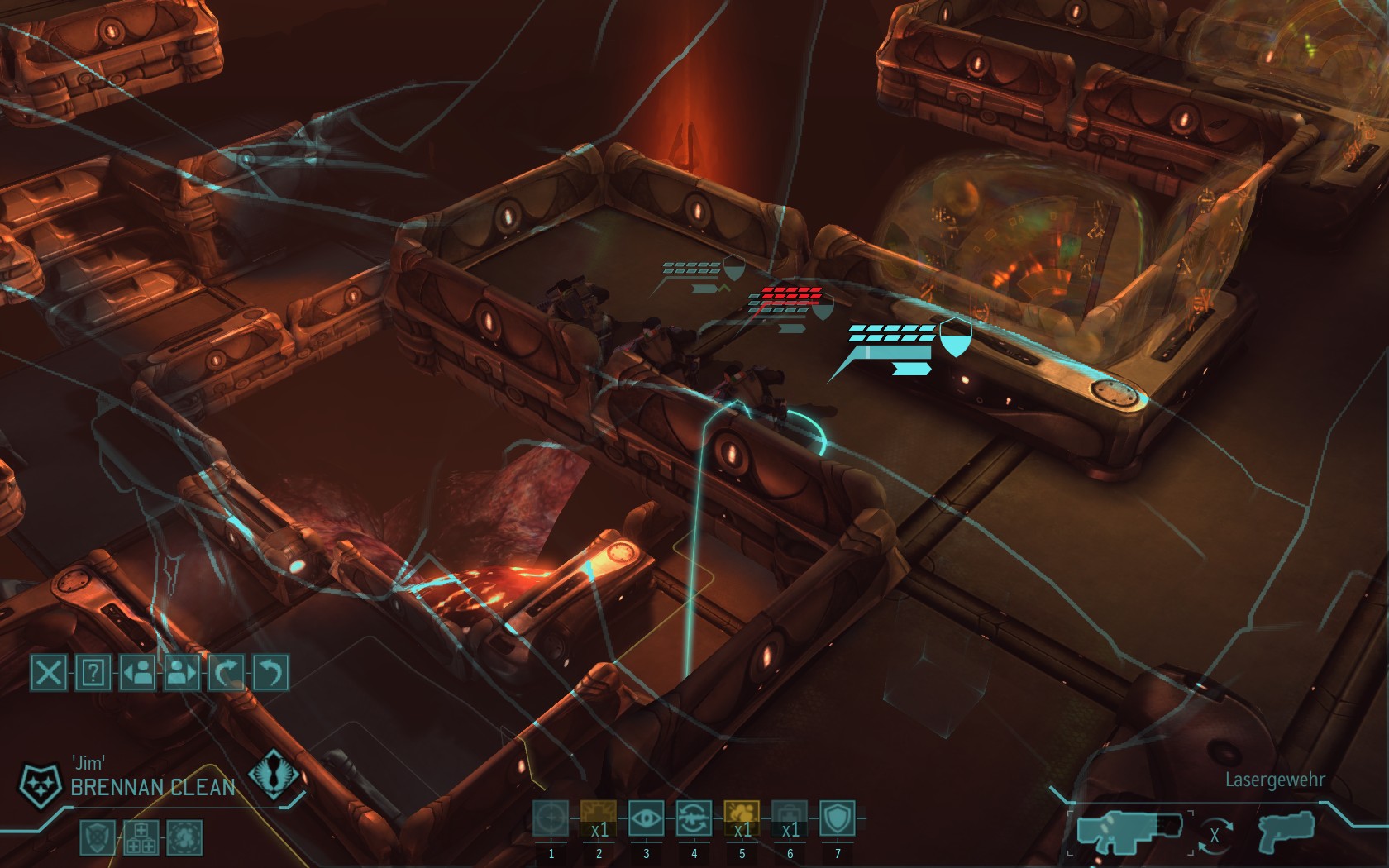1389x868 pixels.
Task: Rotate the camera with the right-curving arrow
Action: coord(225,673)
